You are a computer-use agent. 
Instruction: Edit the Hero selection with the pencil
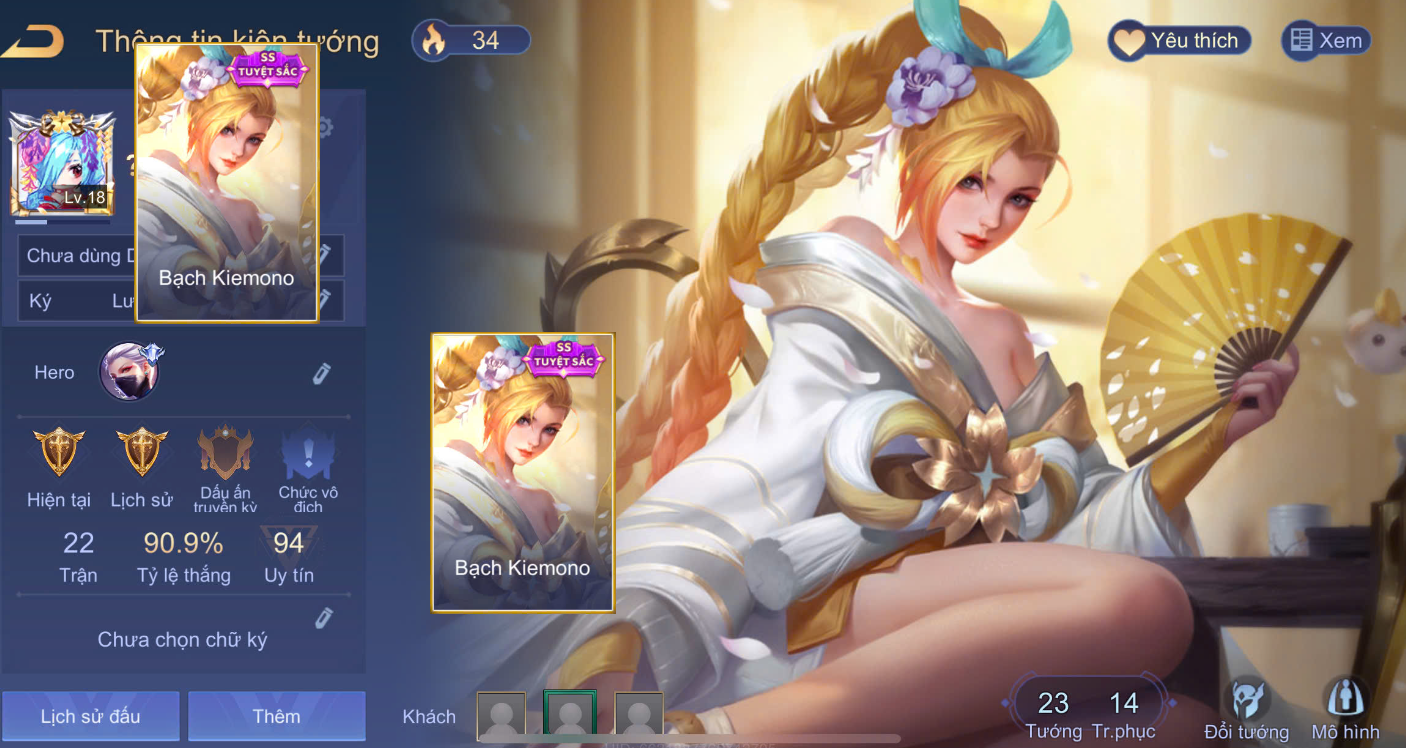[x=321, y=373]
